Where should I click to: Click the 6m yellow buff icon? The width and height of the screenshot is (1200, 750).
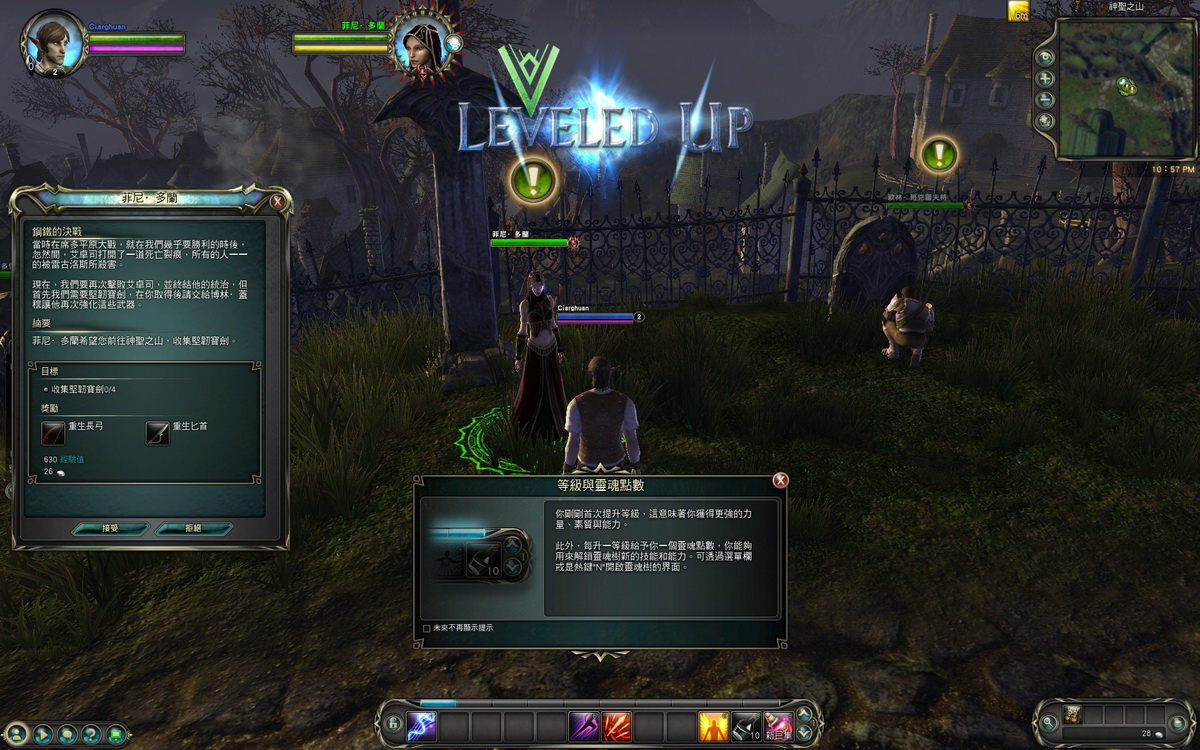(x=1018, y=11)
